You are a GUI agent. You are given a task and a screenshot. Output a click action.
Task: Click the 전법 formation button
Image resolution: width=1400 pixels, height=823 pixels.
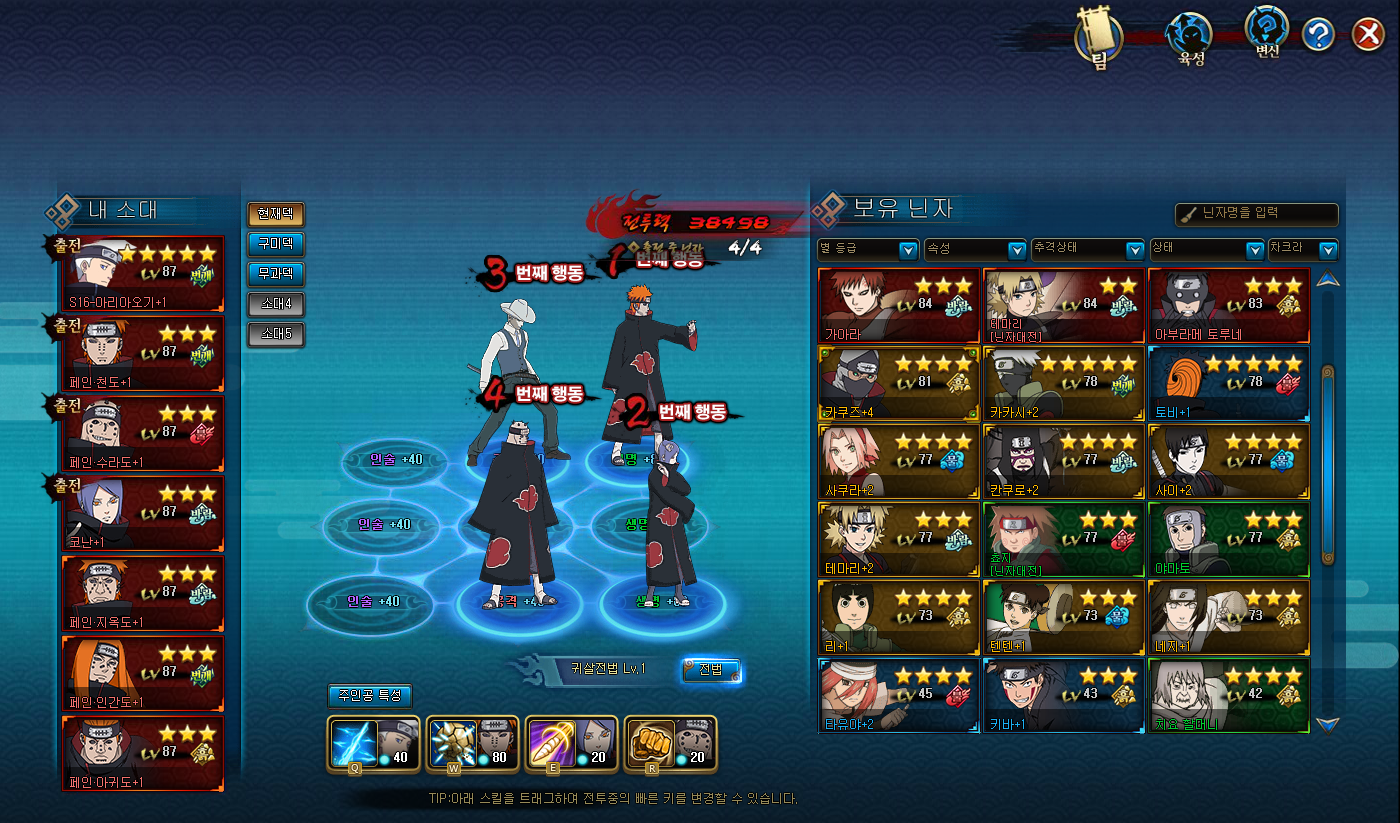710,670
